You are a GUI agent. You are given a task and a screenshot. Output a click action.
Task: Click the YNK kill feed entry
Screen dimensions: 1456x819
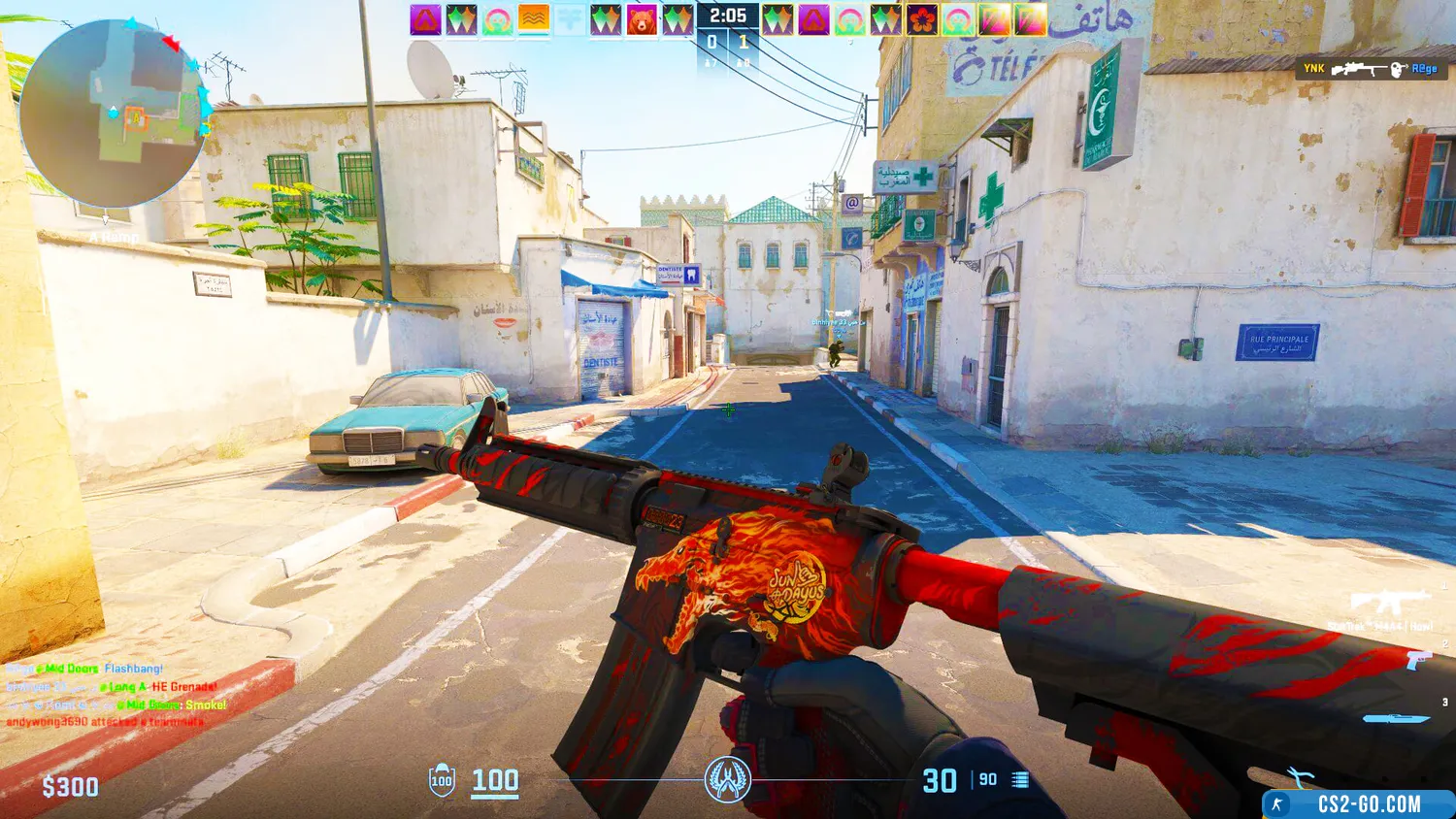(x=1370, y=69)
